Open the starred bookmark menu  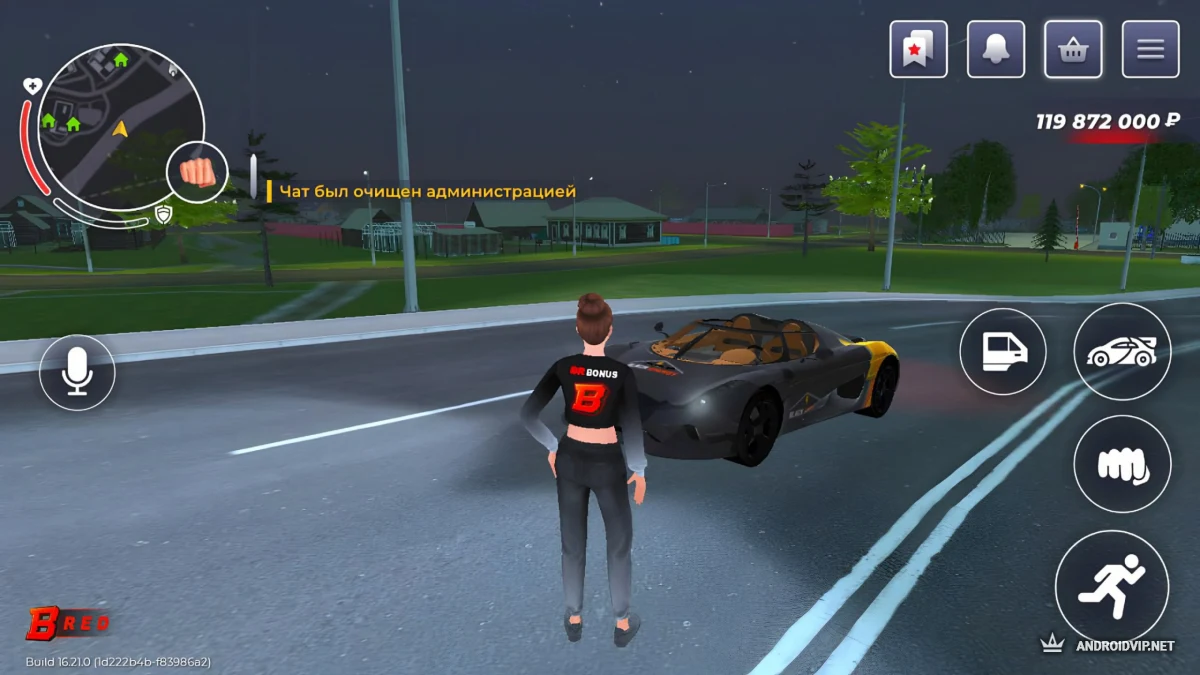[918, 49]
